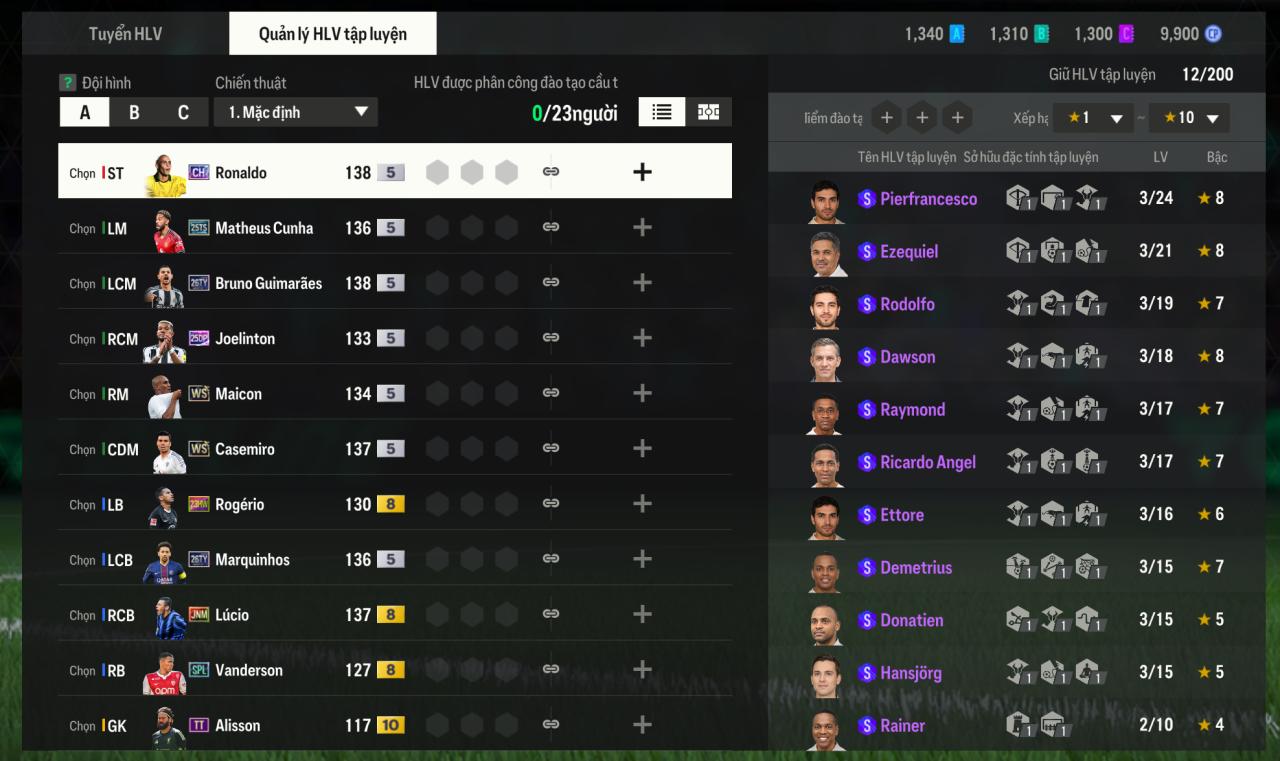
Task: Choose trainer Ricardo Angel
Action: tap(927, 462)
